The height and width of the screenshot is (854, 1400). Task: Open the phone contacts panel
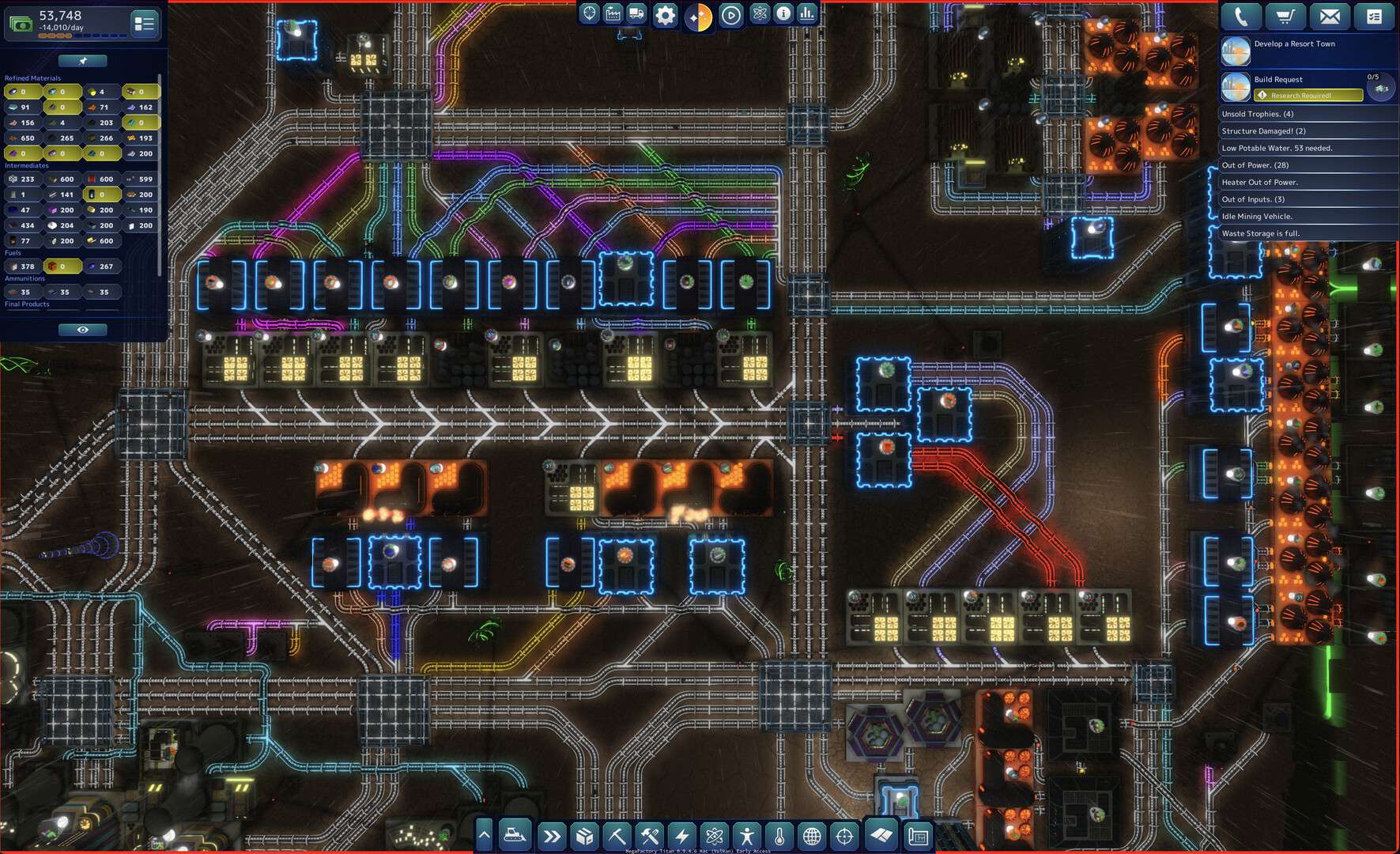tap(1241, 17)
